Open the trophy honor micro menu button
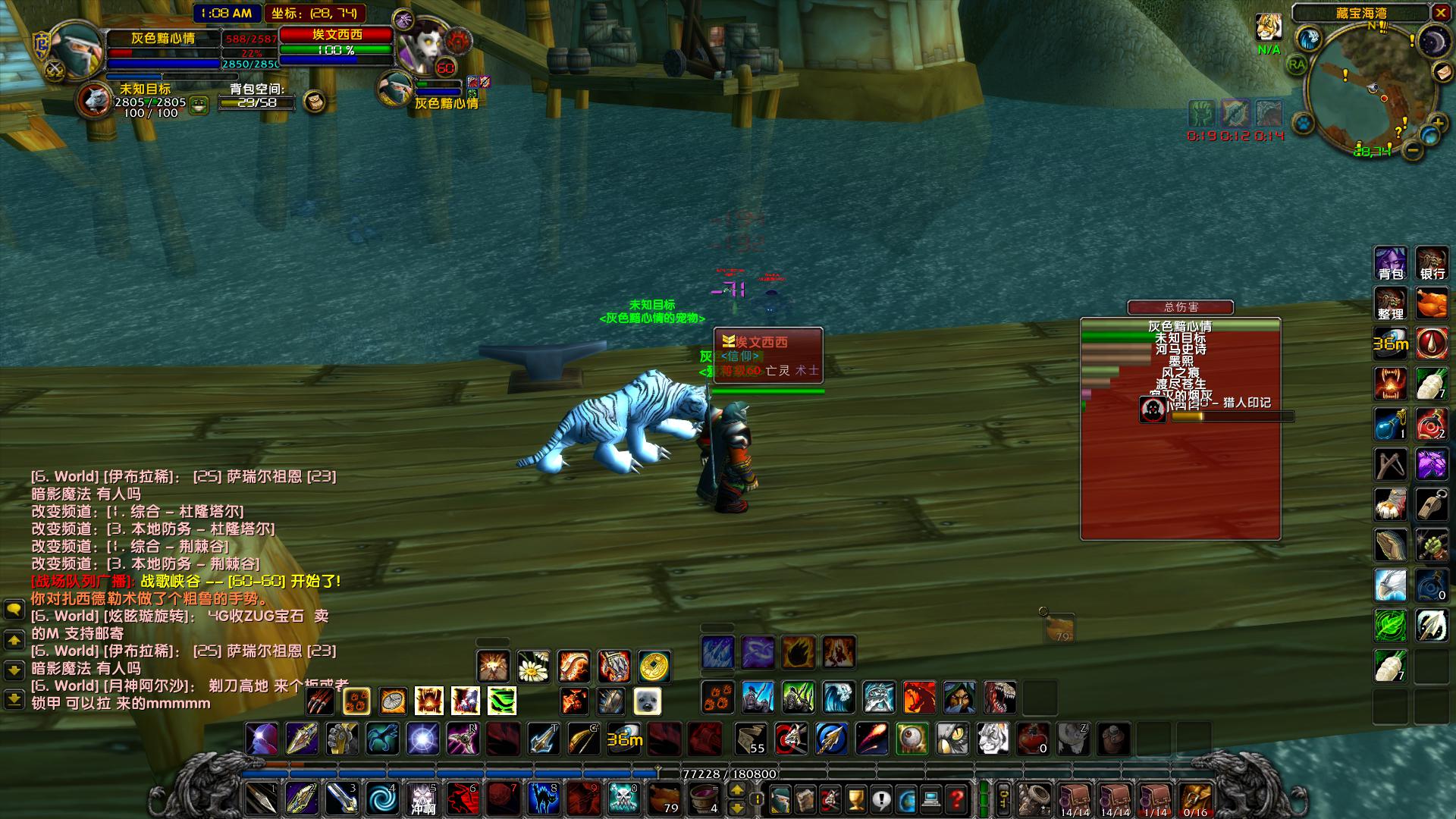 pos(855,800)
